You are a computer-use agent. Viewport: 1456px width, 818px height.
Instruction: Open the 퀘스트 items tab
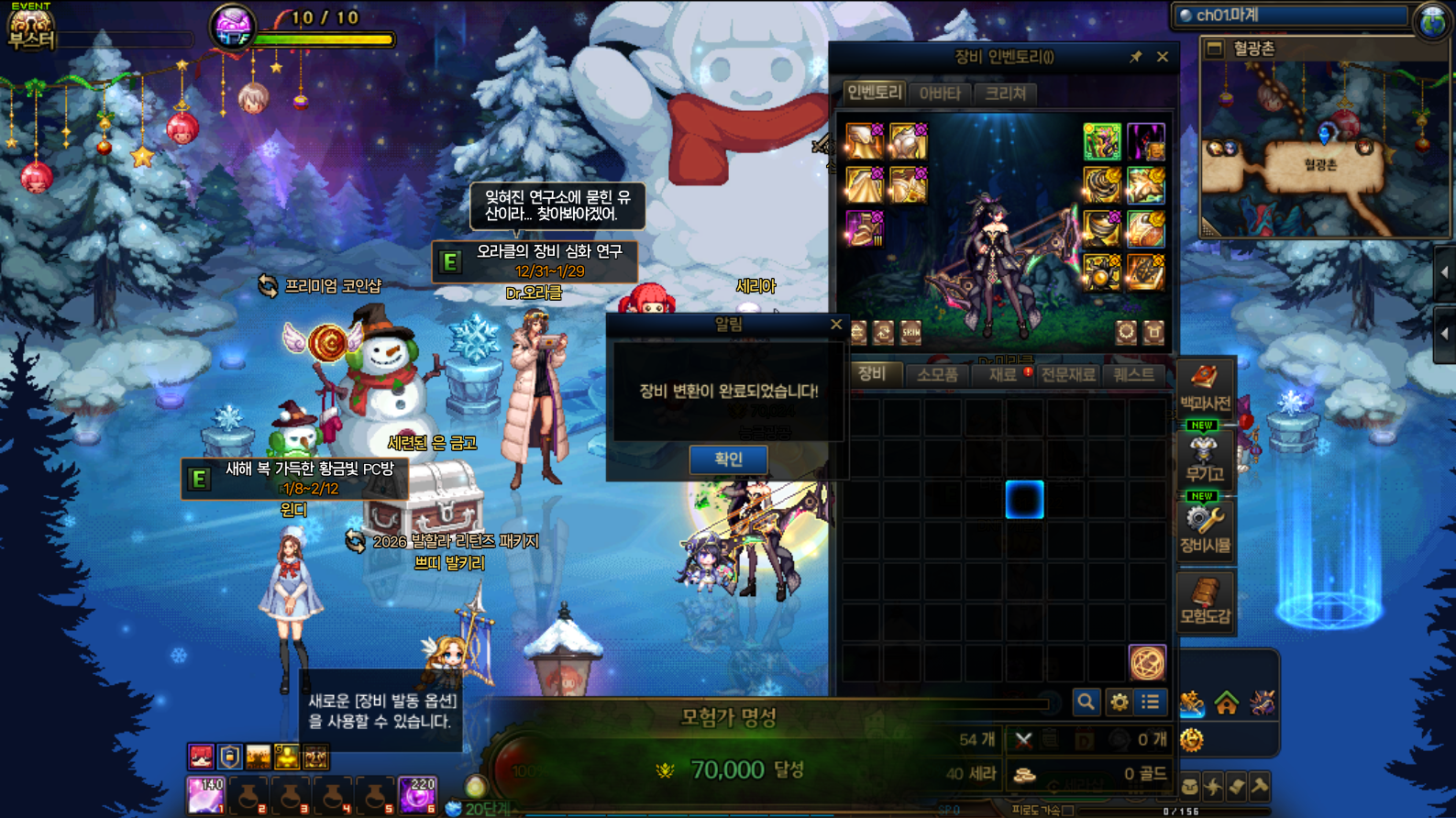coord(1134,374)
